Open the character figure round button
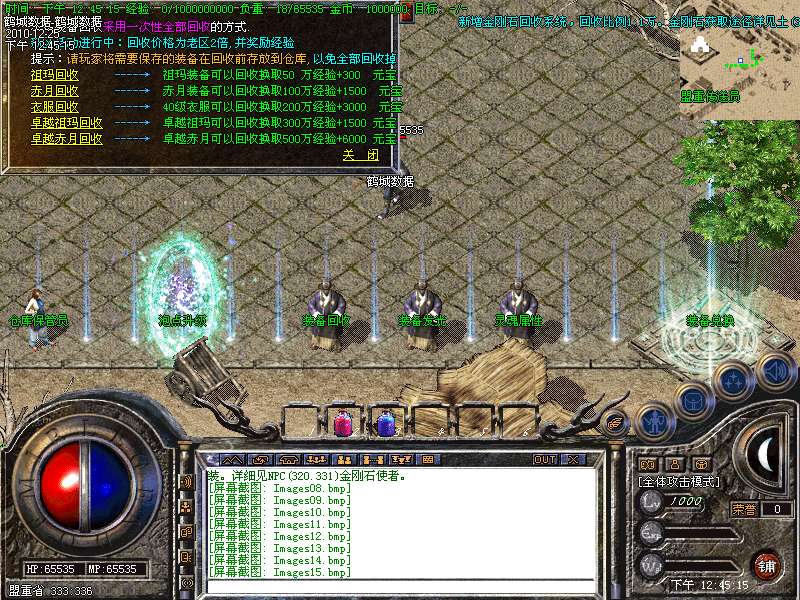 [654, 421]
